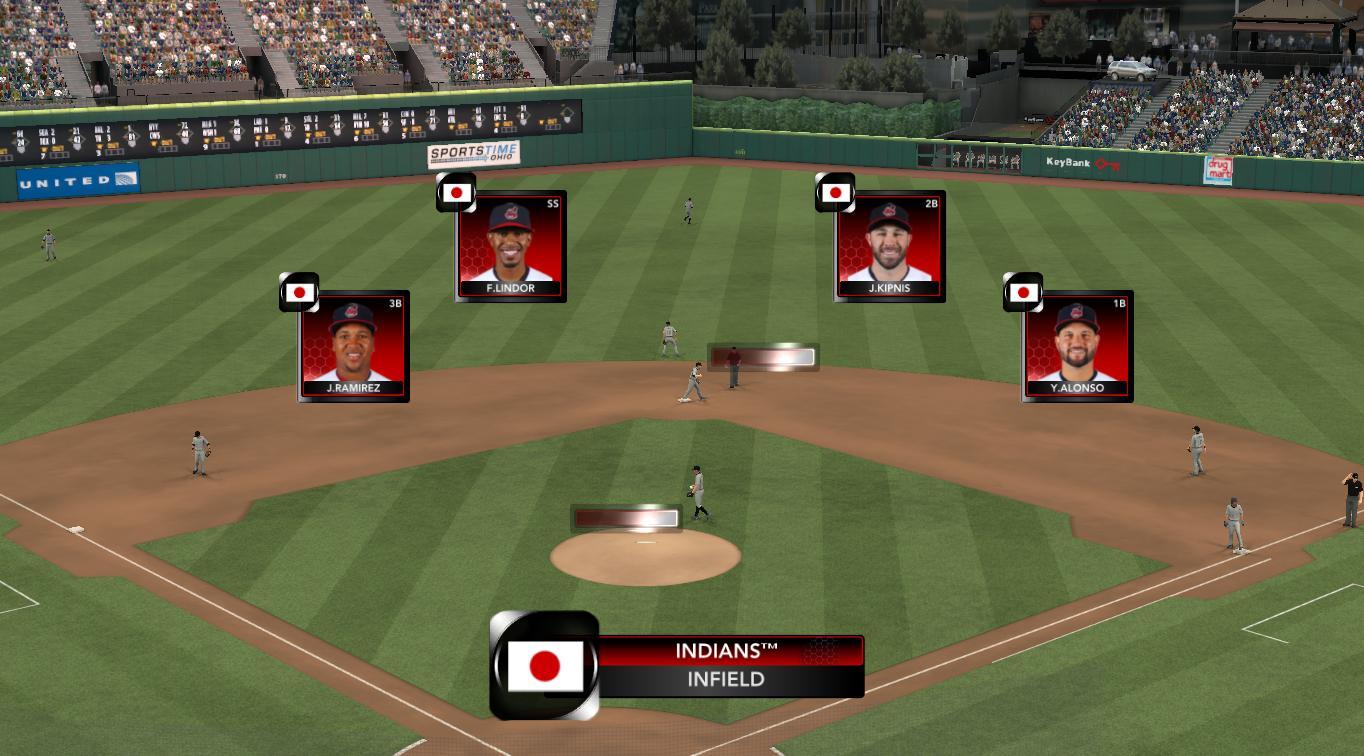This screenshot has height=756, width=1364.
Task: Pick the J. Ramirez third base card
Action: tap(354, 346)
